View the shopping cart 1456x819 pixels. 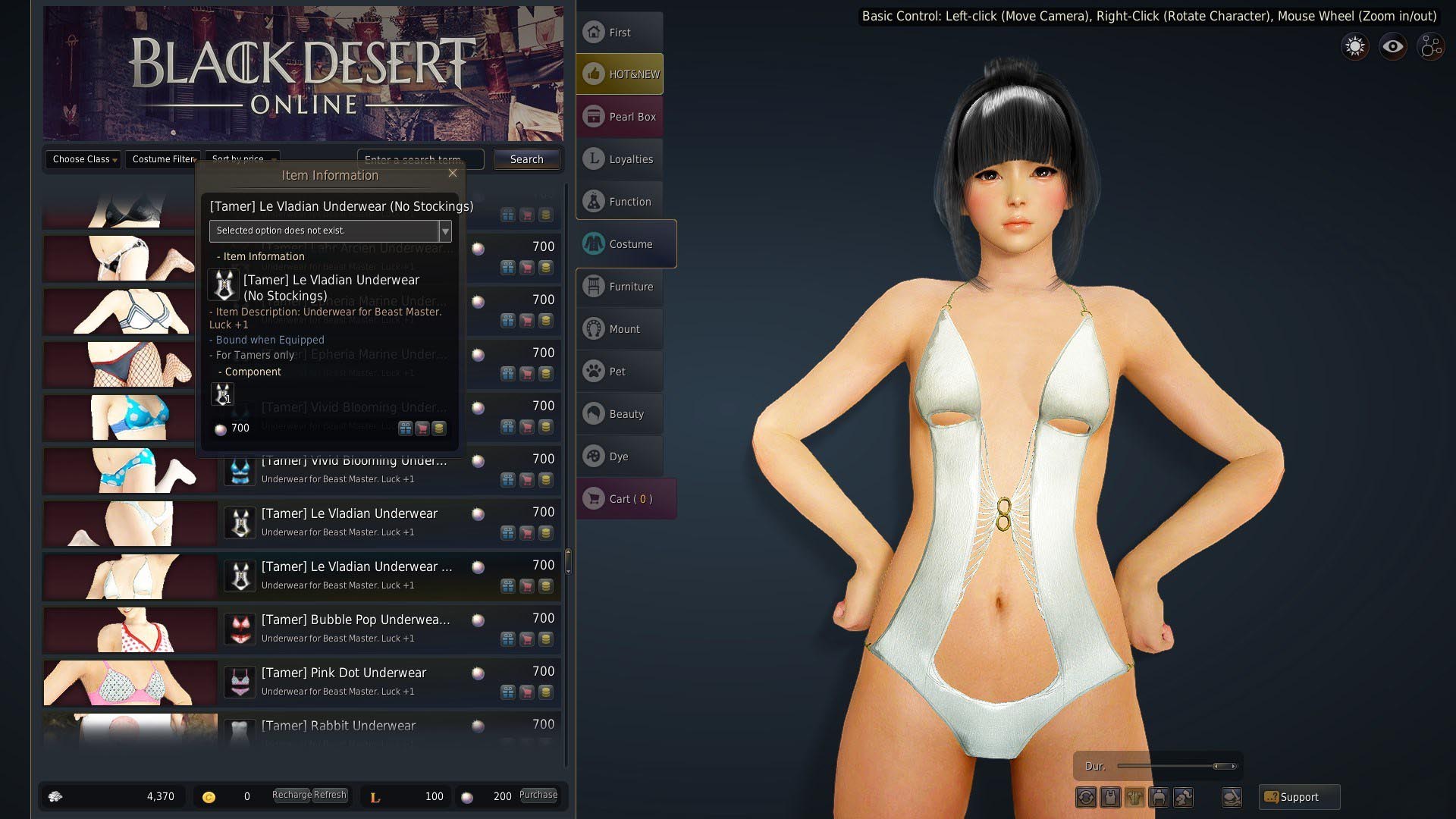coord(625,498)
